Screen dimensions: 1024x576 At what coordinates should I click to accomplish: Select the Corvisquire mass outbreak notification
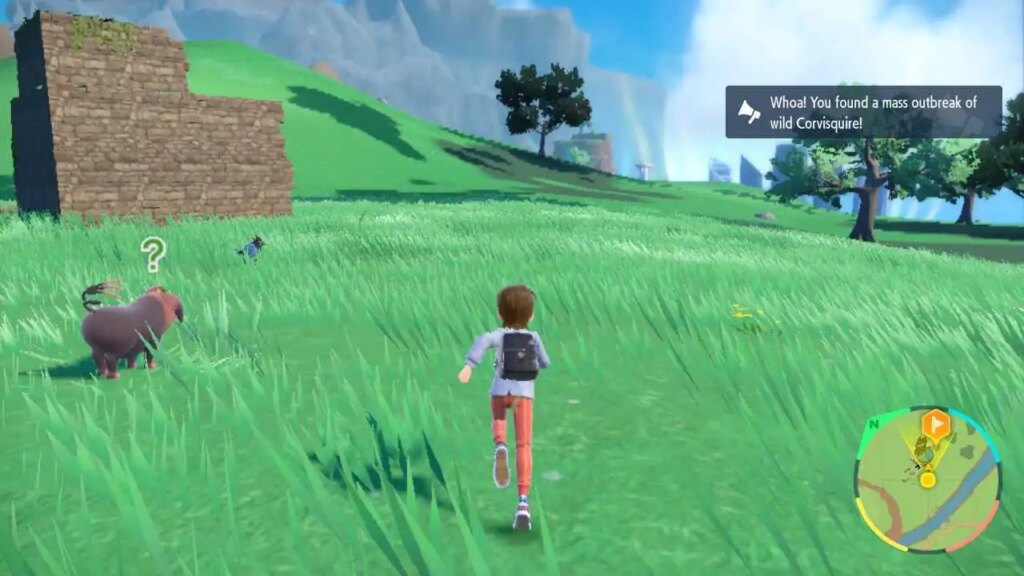coord(863,111)
